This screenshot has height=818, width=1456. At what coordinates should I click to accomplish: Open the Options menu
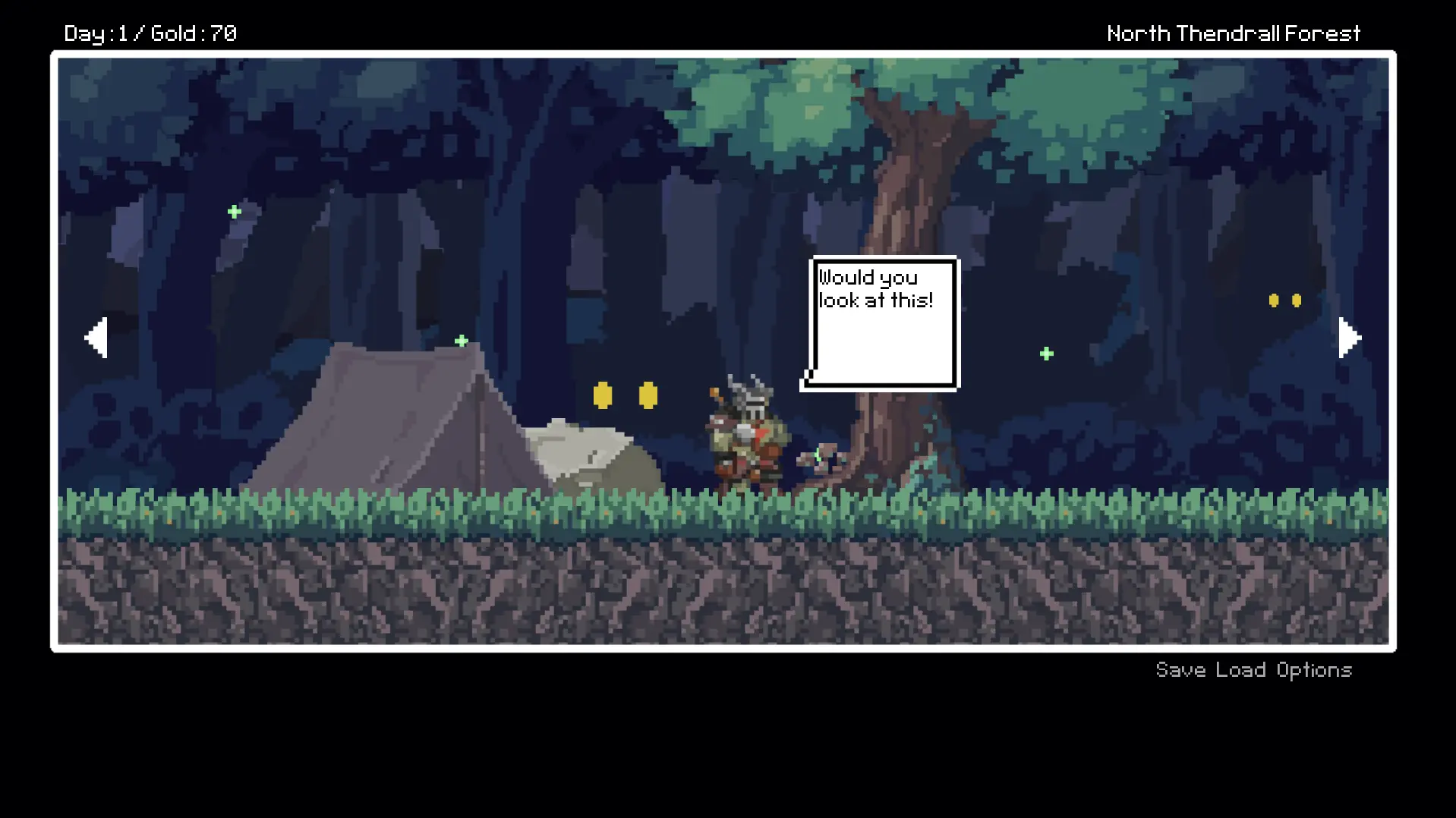(x=1313, y=670)
